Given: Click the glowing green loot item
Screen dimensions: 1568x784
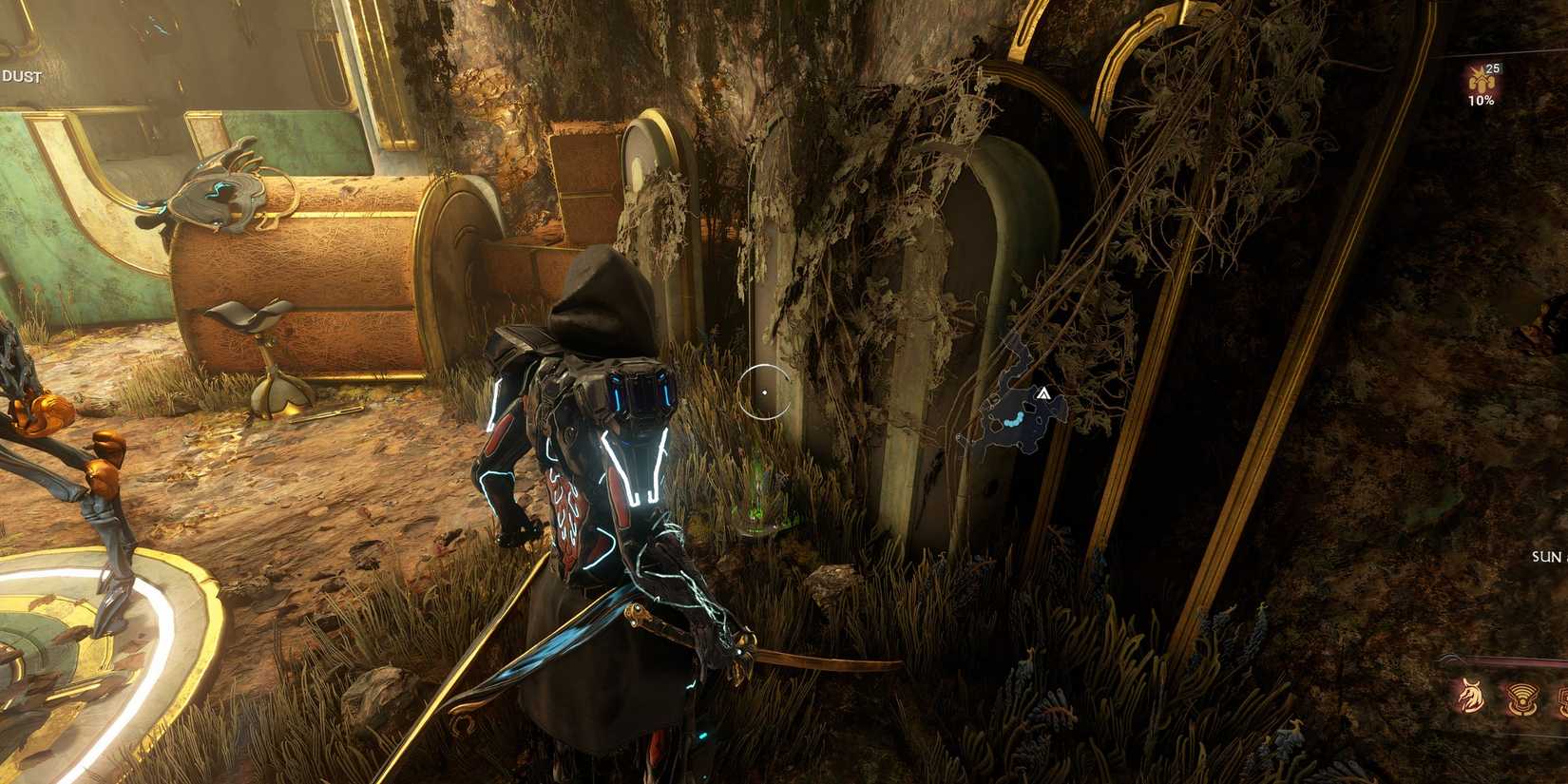Looking at the screenshot, I should click(x=760, y=499).
